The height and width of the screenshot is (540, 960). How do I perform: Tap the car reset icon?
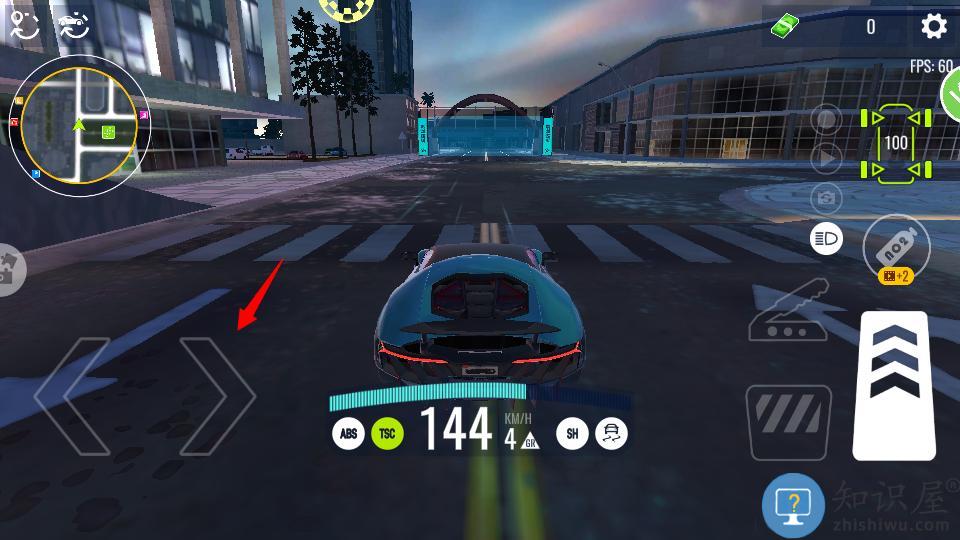click(x=73, y=26)
